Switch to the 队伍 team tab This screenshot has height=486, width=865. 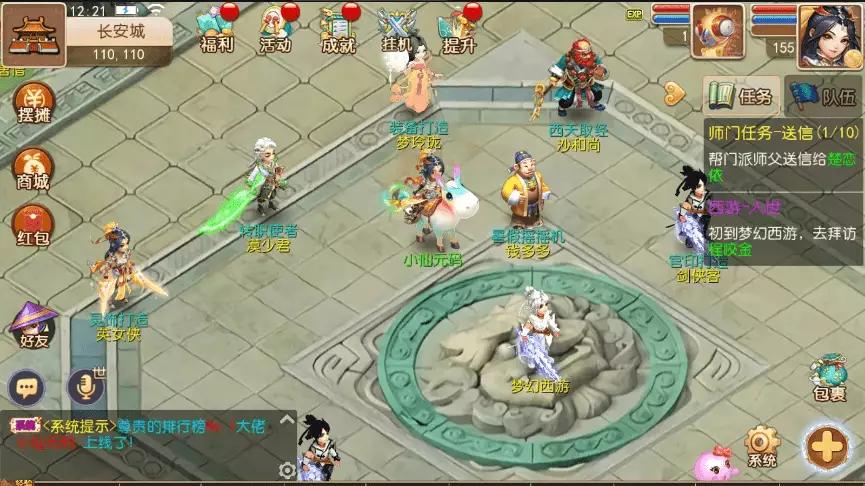pos(822,96)
